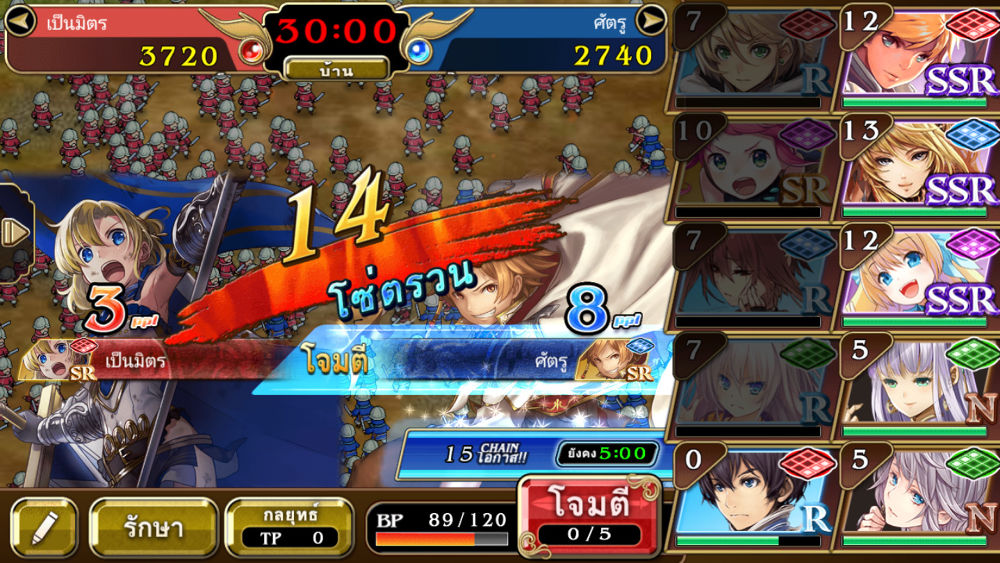Select the black-haired level 0 R card
The image size is (1000, 563).
point(752,496)
